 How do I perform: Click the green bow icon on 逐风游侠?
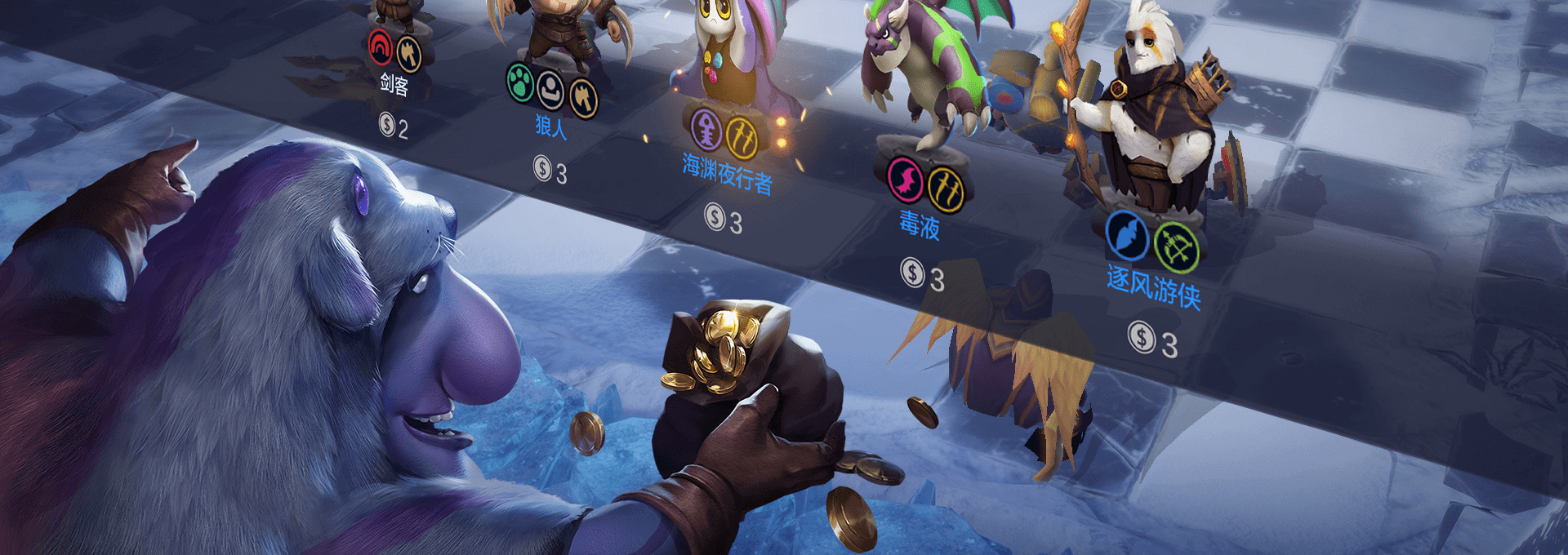pos(1176,246)
